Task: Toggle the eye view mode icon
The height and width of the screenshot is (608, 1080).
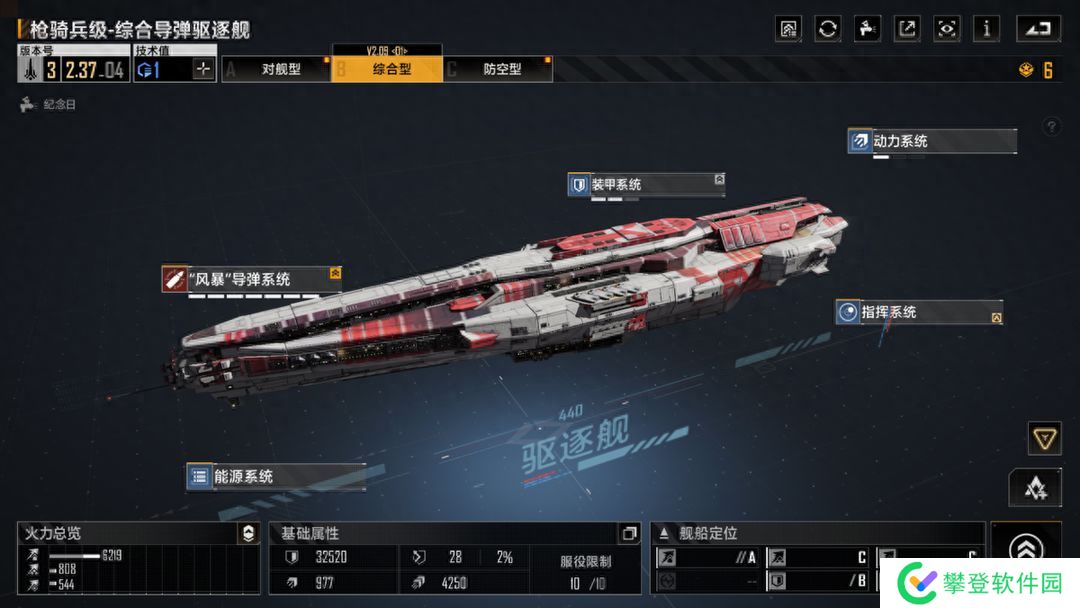Action: coord(946,28)
